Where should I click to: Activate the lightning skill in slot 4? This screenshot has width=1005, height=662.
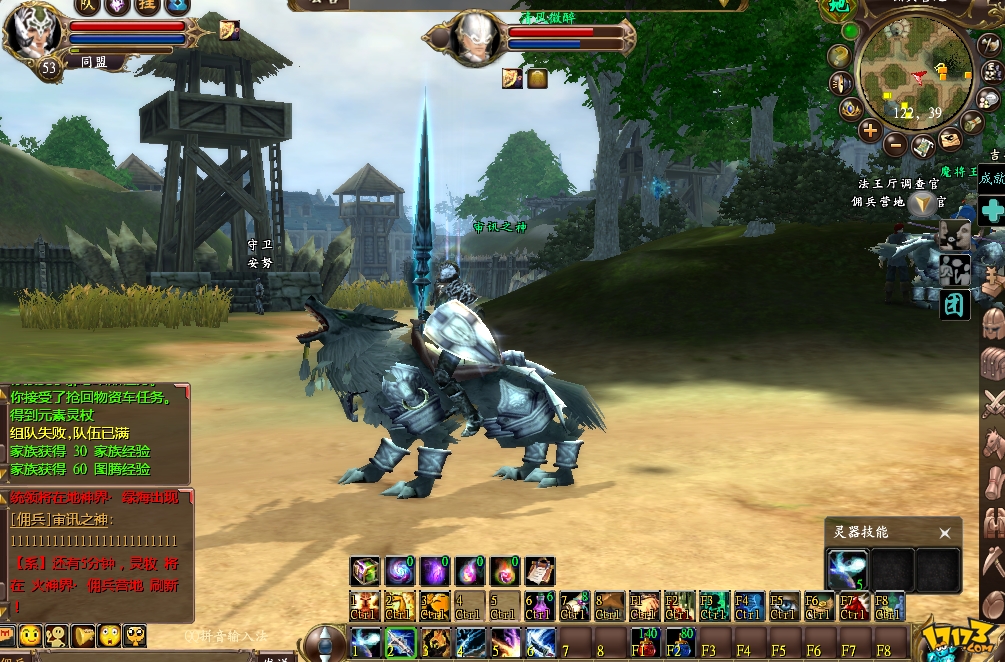click(x=470, y=640)
